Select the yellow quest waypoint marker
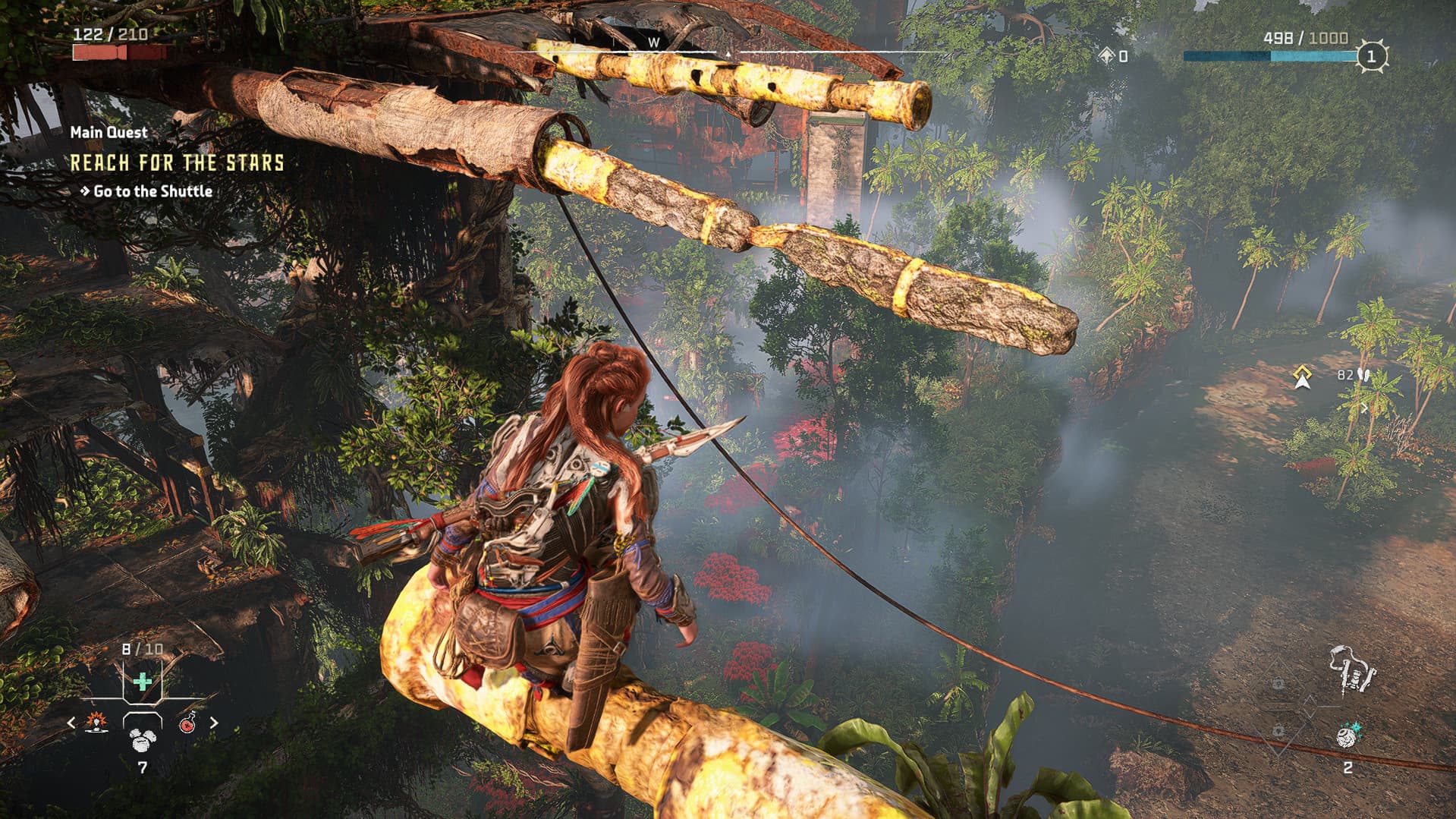The width and height of the screenshot is (1456, 819). coord(1302,376)
